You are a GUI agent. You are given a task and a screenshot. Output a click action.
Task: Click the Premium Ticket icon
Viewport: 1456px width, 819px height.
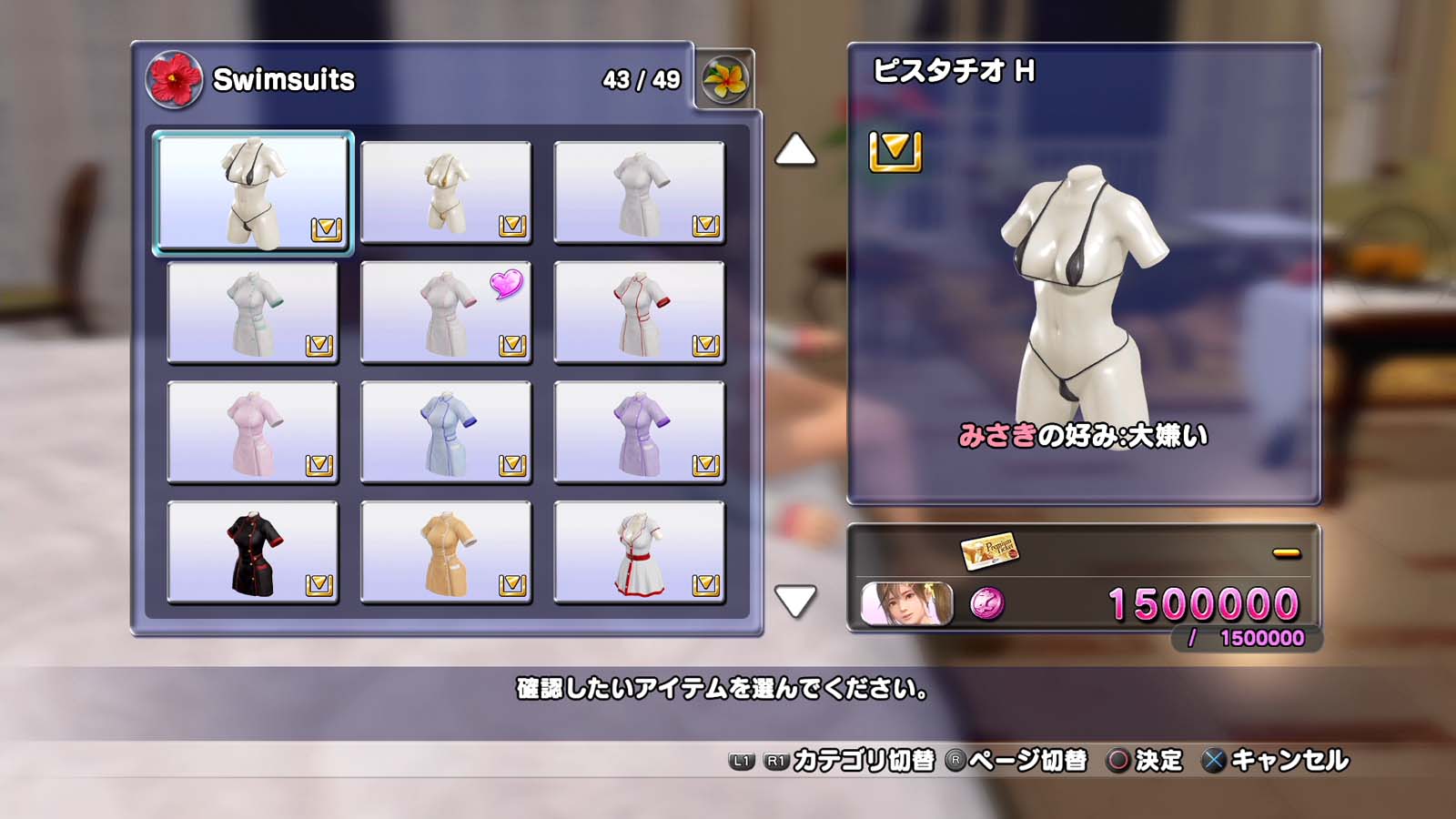pyautogui.click(x=989, y=550)
